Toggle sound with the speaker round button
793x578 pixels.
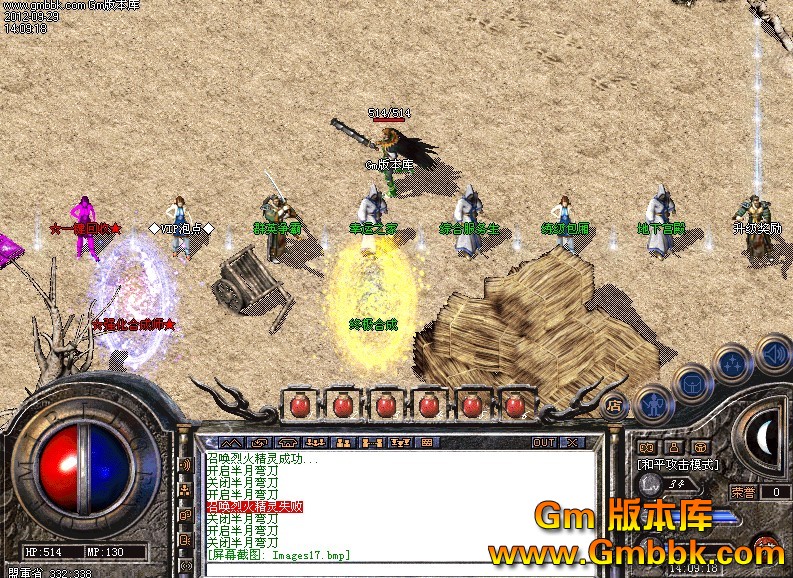773,352
